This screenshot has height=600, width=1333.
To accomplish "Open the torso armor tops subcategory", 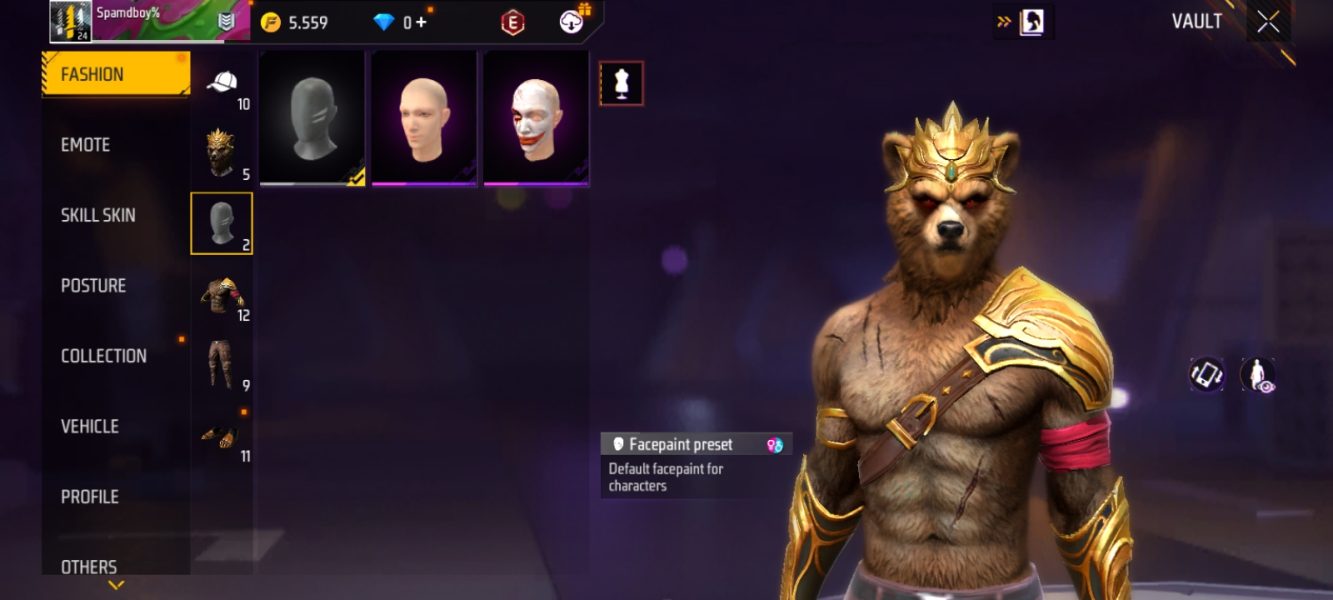I will pyautogui.click(x=221, y=296).
